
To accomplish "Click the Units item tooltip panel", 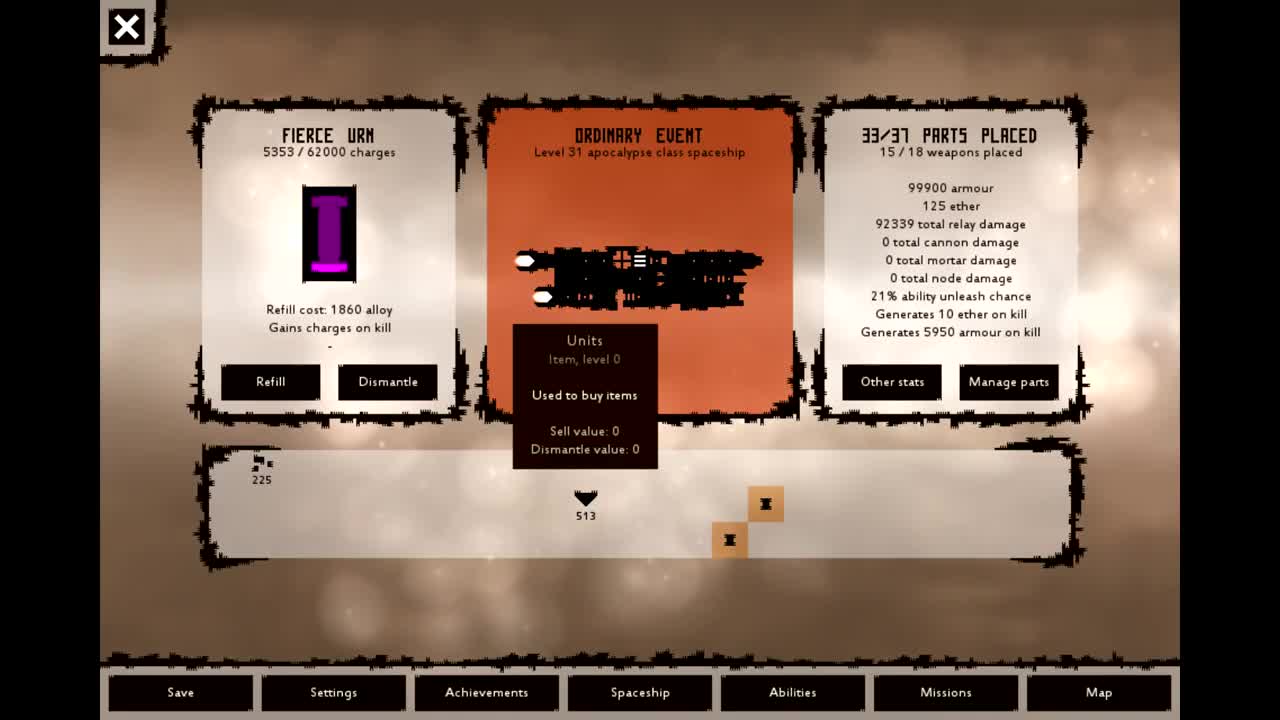I will coord(585,395).
